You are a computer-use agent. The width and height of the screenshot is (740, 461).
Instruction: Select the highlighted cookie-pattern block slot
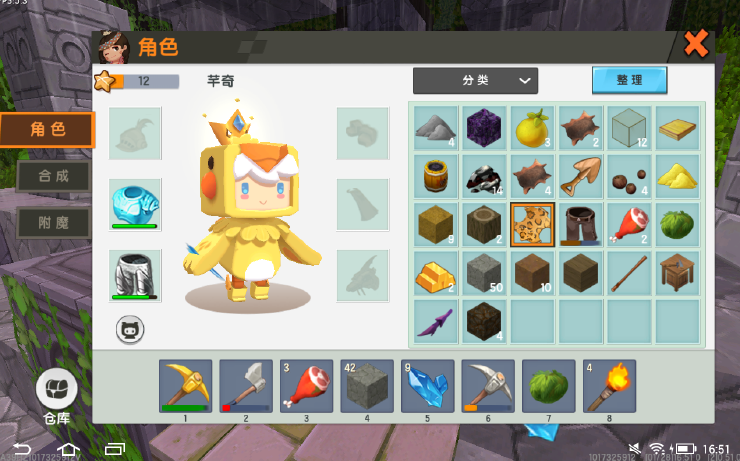(533, 224)
